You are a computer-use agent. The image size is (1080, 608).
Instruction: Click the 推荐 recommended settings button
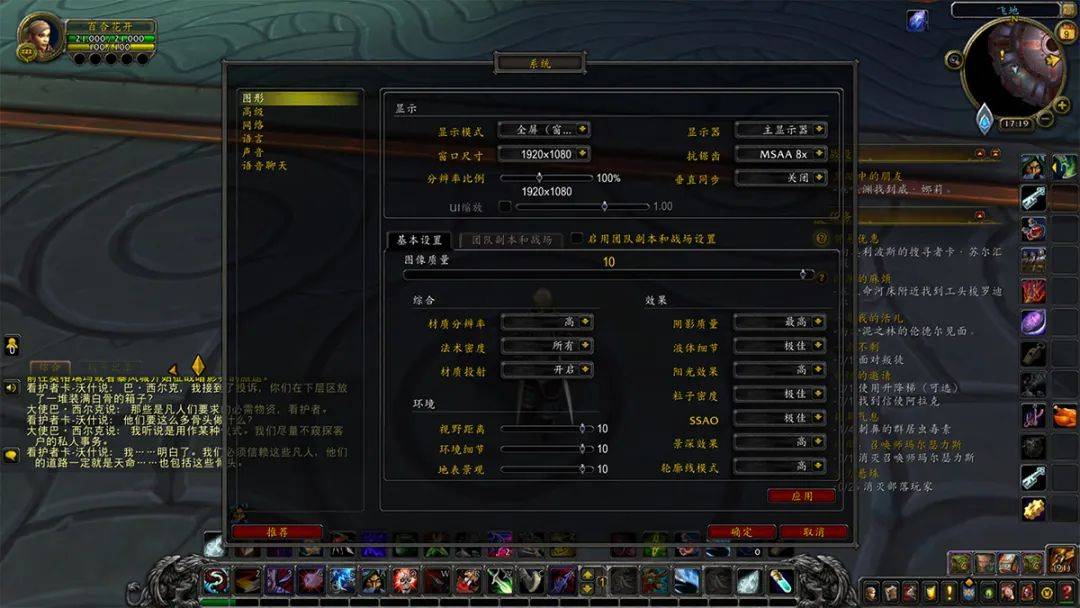click(277, 532)
